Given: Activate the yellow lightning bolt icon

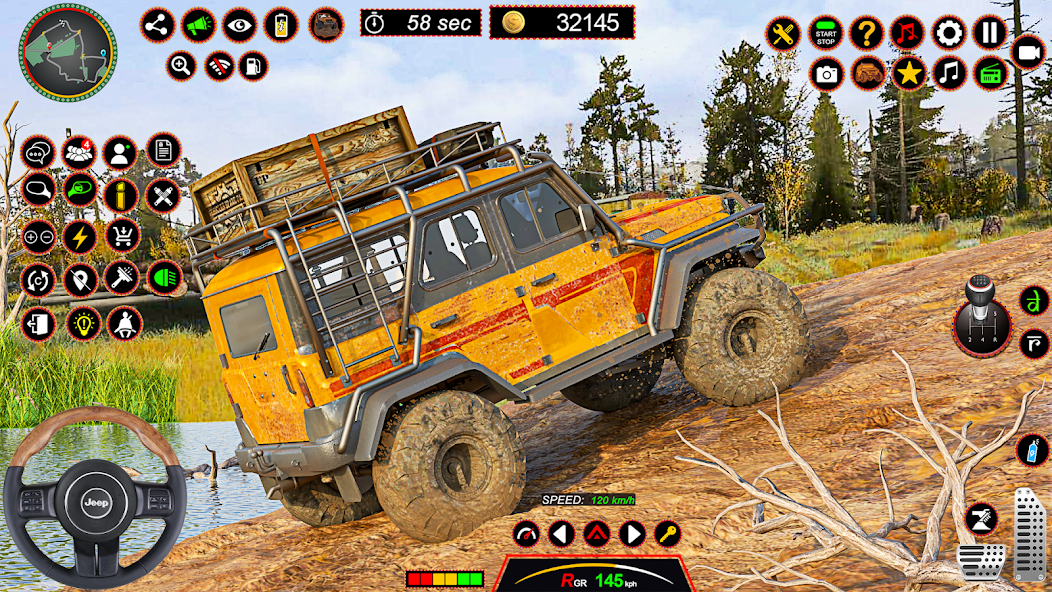Looking at the screenshot, I should (80, 236).
